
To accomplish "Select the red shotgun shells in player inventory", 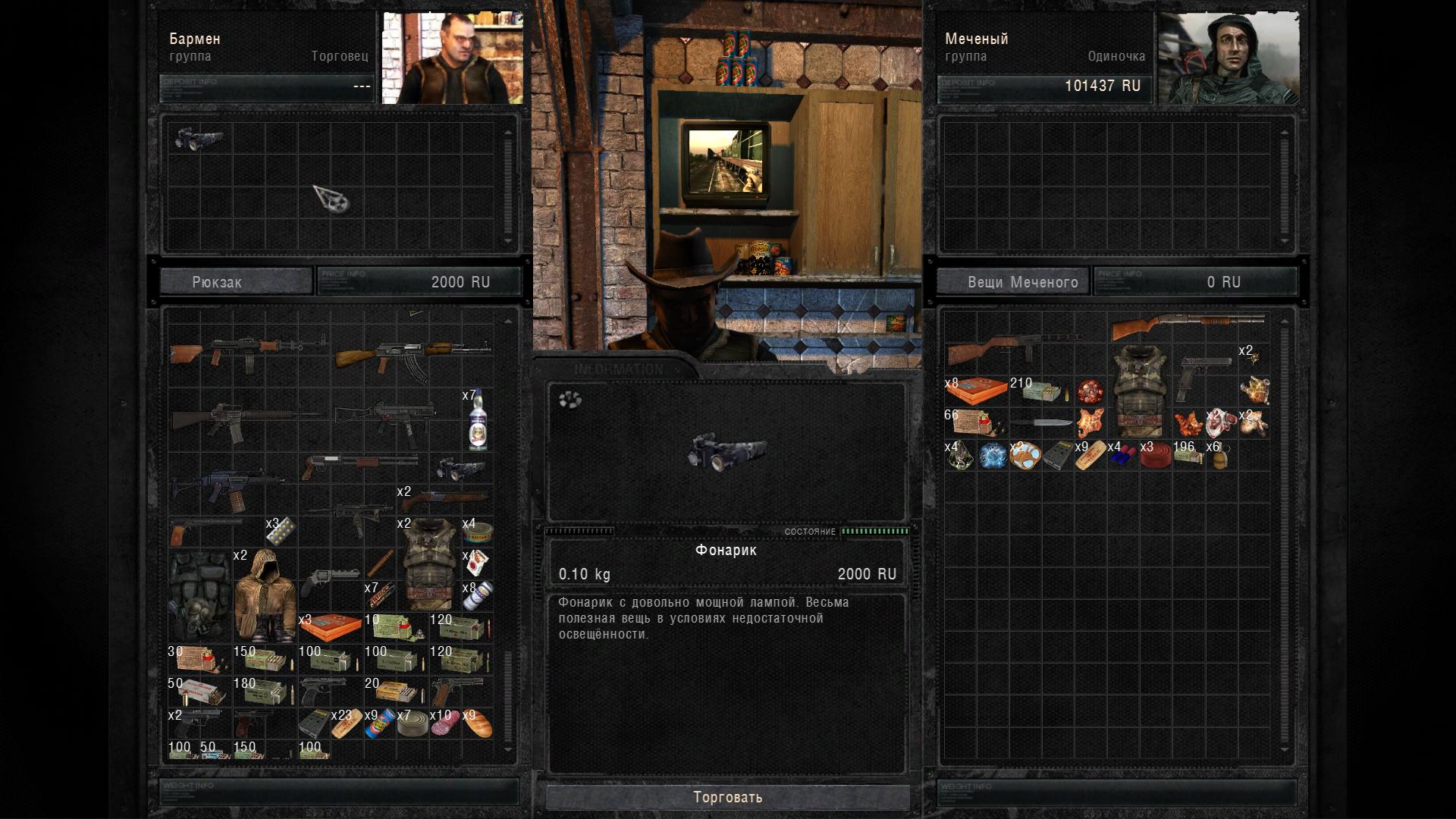I will pos(1122,456).
